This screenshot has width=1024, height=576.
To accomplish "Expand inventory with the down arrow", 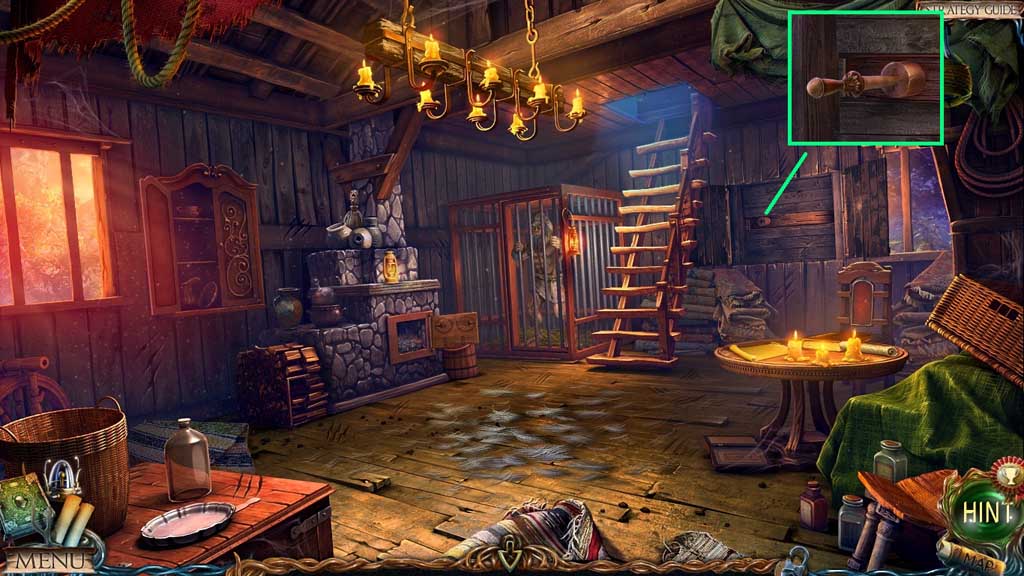I will pyautogui.click(x=511, y=551).
